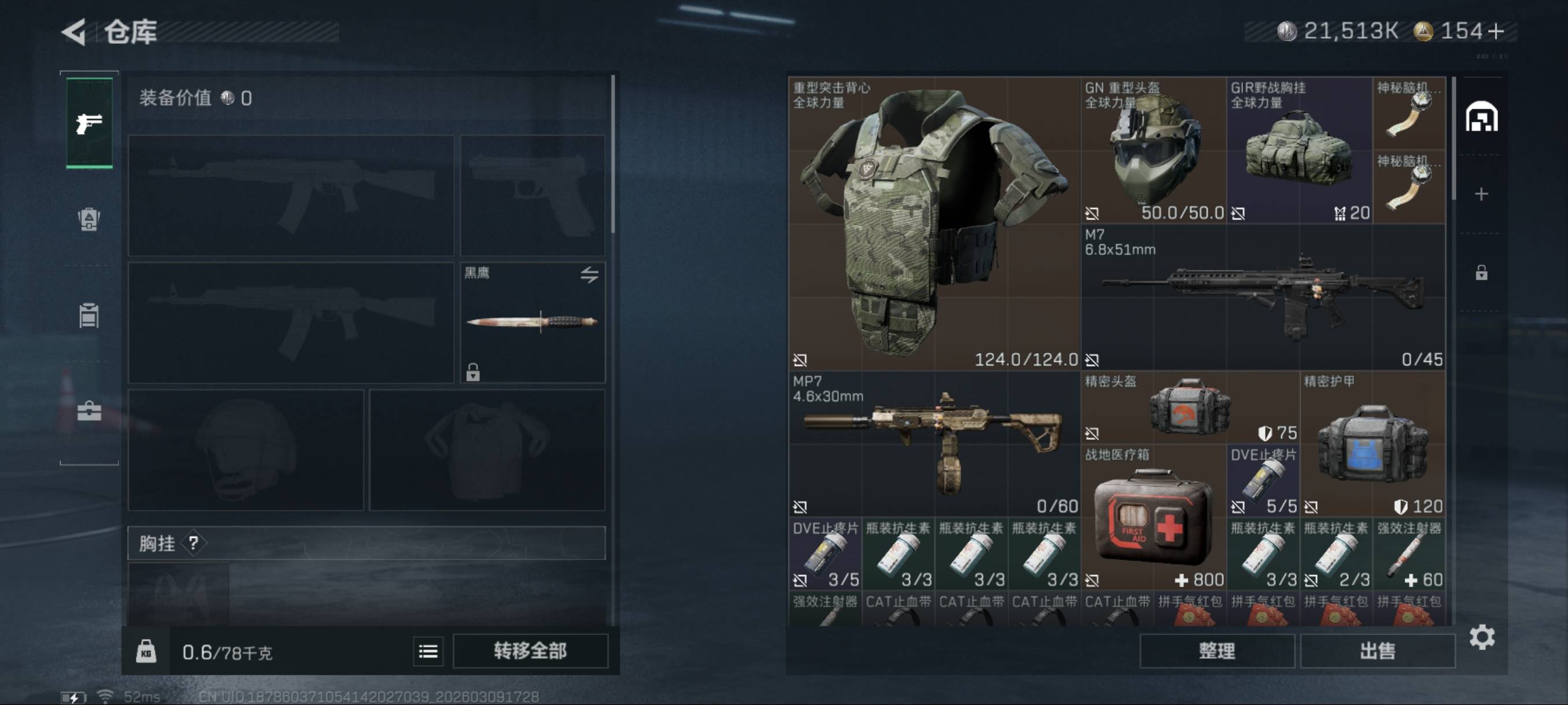The image size is (1568, 705).
Task: Go back from the 仓库 screen
Action: point(74,32)
